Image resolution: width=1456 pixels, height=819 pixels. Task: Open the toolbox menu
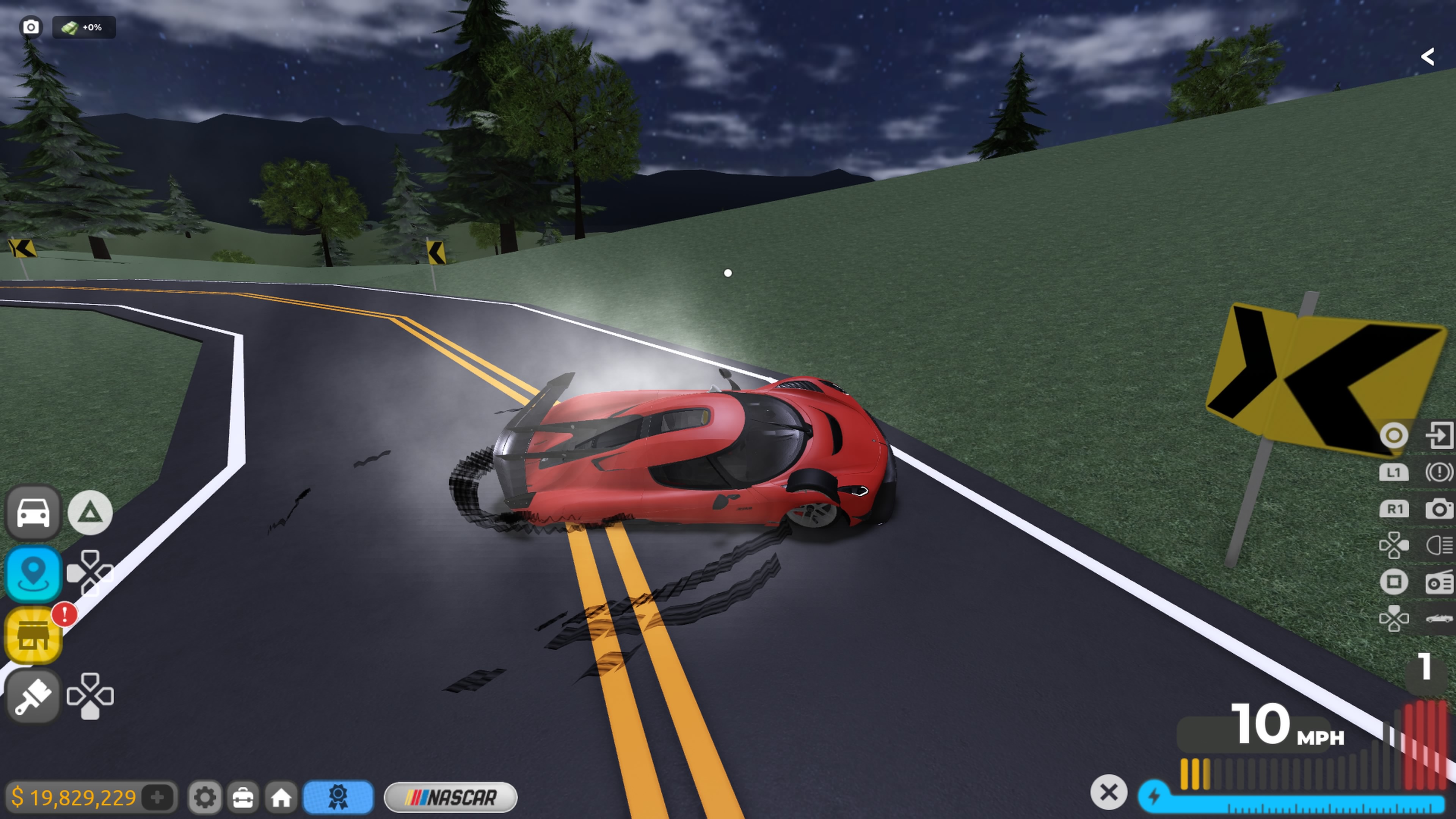(243, 797)
